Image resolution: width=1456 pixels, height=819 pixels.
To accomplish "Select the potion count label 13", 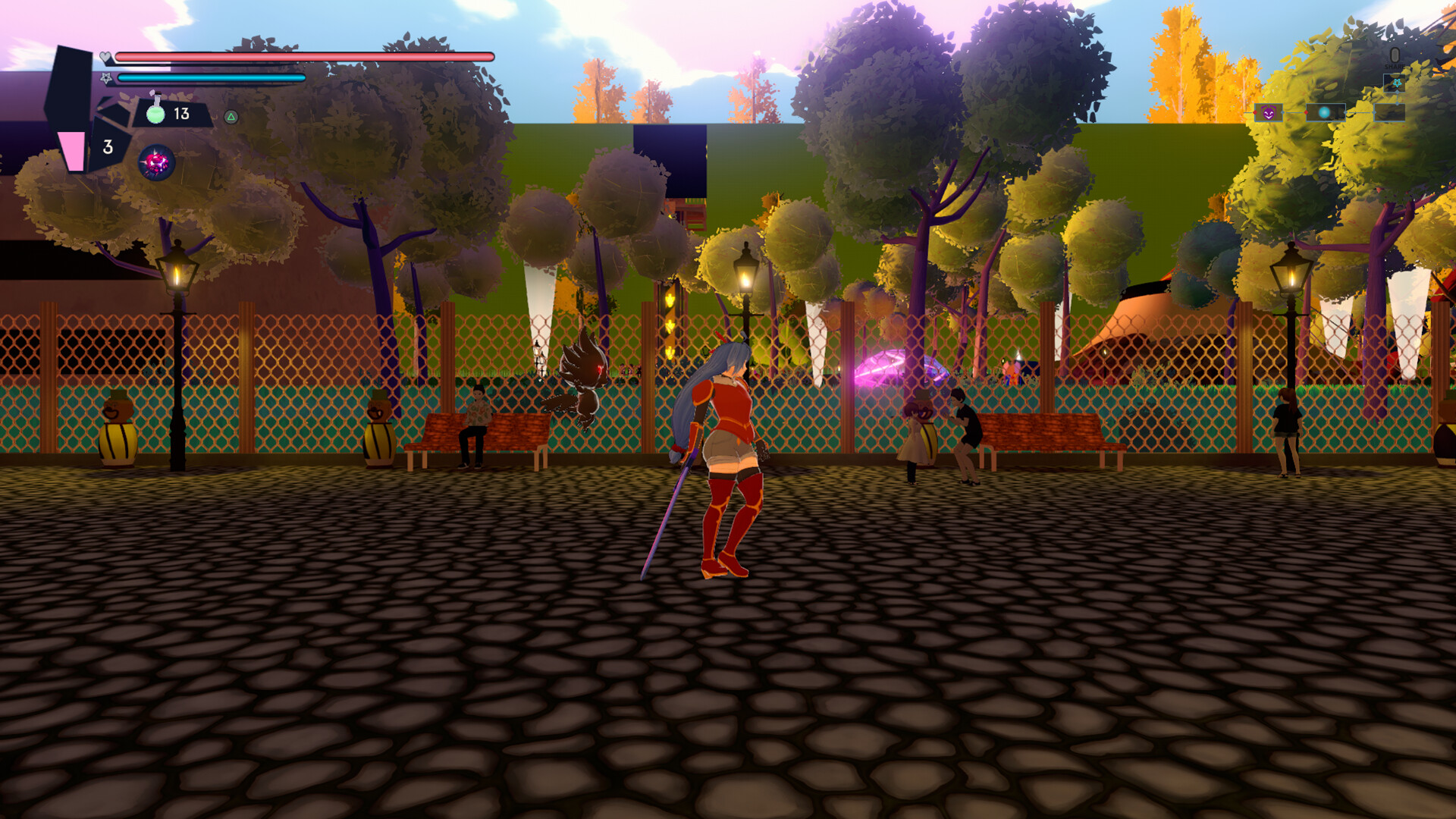I will tap(180, 114).
